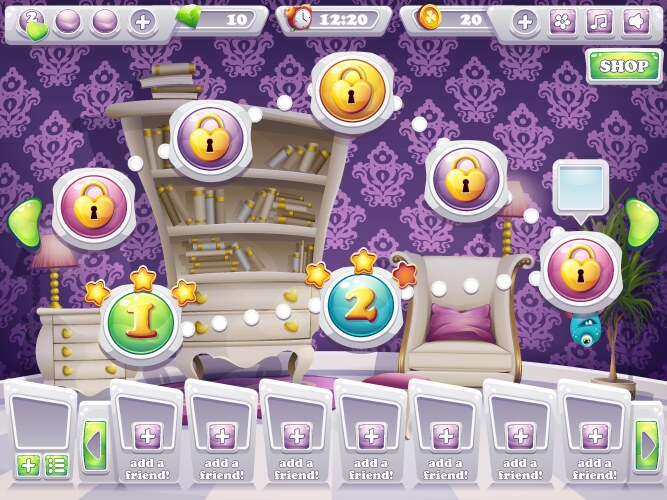Advance friends bar with the right green arrow
The image size is (667, 500).
point(647,441)
